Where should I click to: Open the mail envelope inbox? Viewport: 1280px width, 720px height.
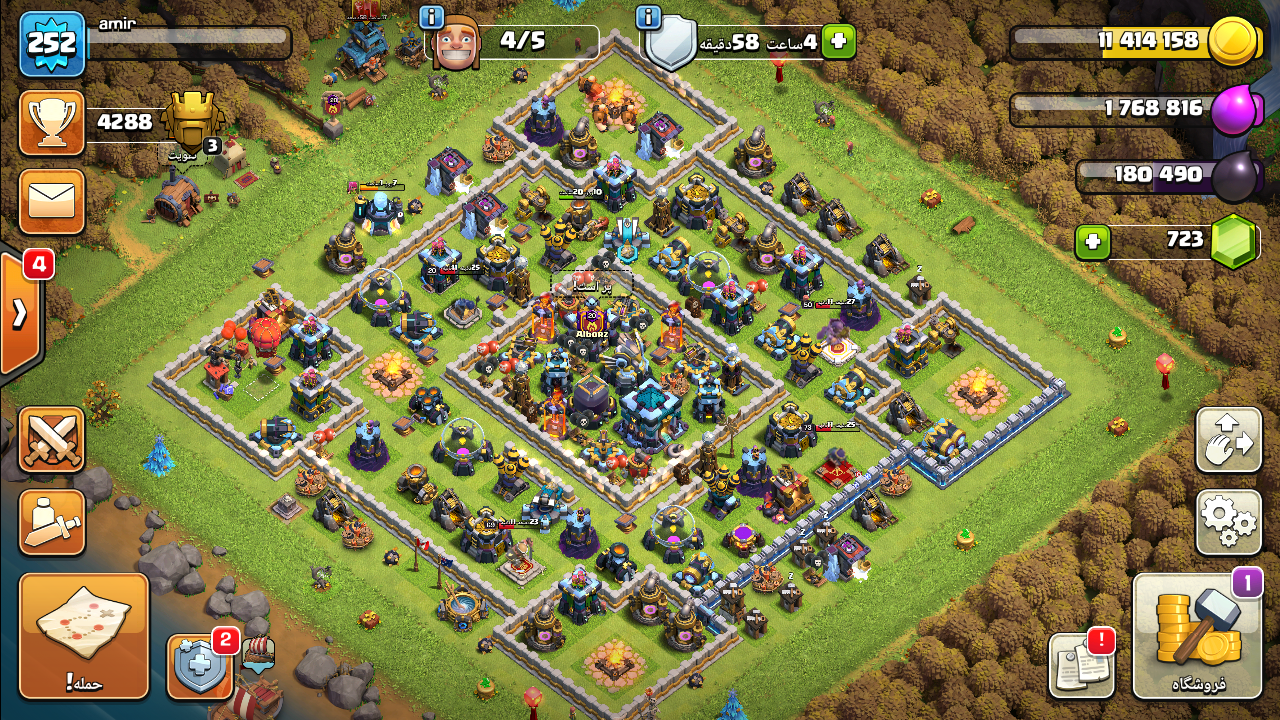52,201
